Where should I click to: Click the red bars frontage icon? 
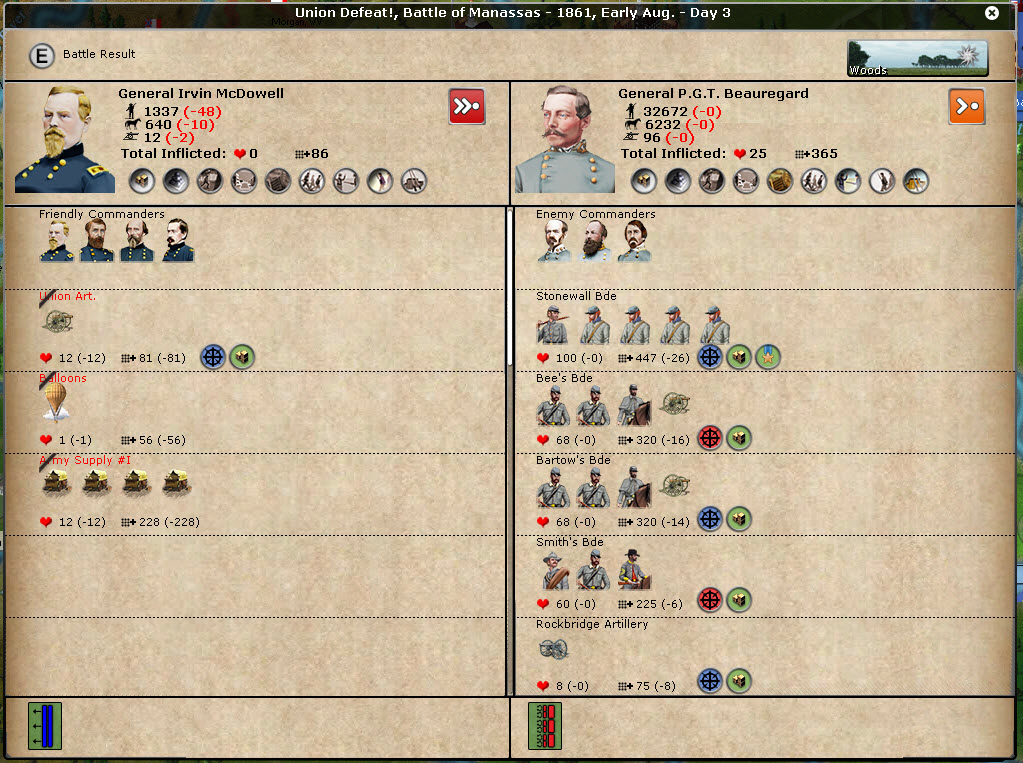[545, 726]
